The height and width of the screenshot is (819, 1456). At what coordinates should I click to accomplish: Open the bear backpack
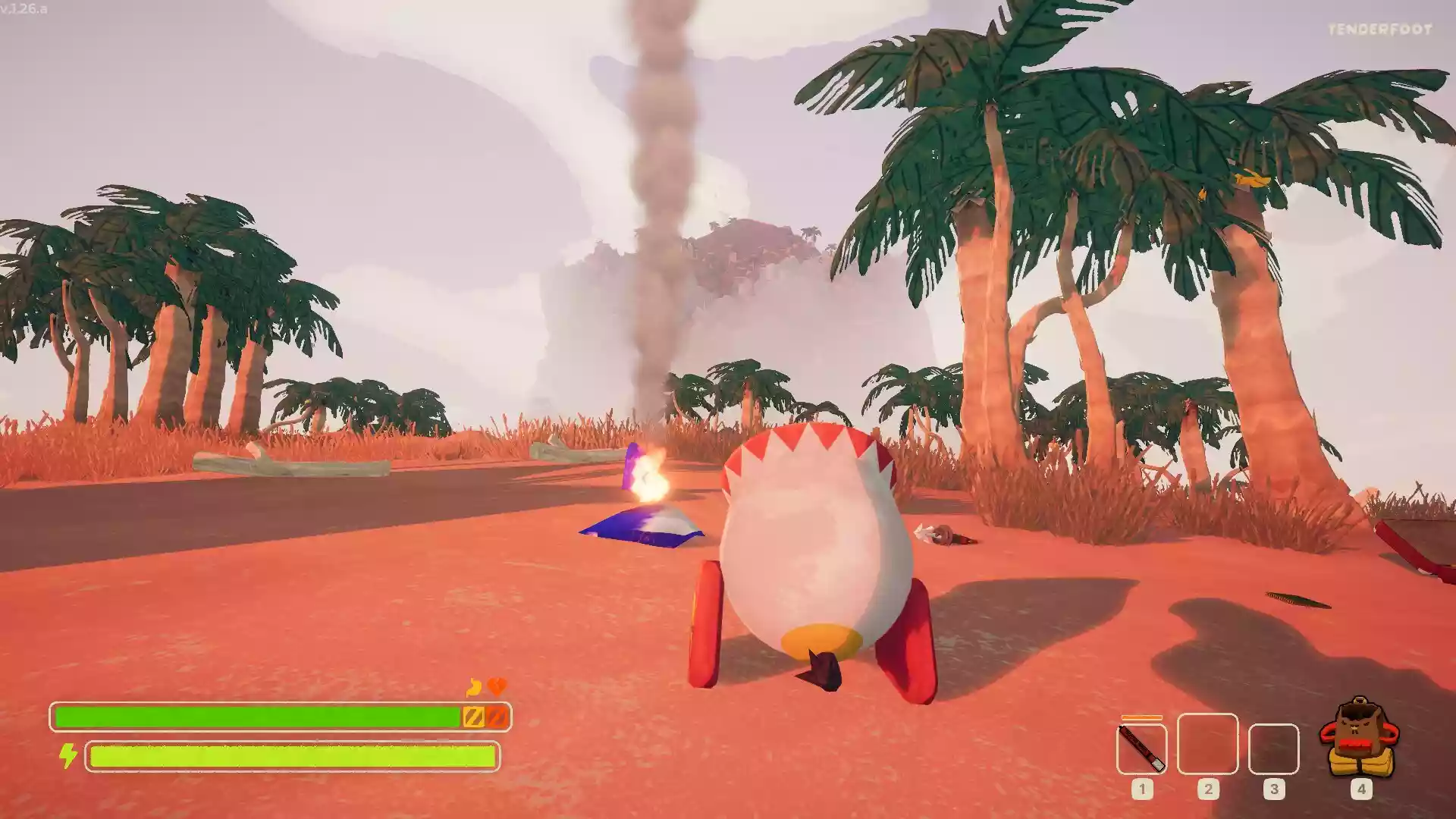point(1360,738)
